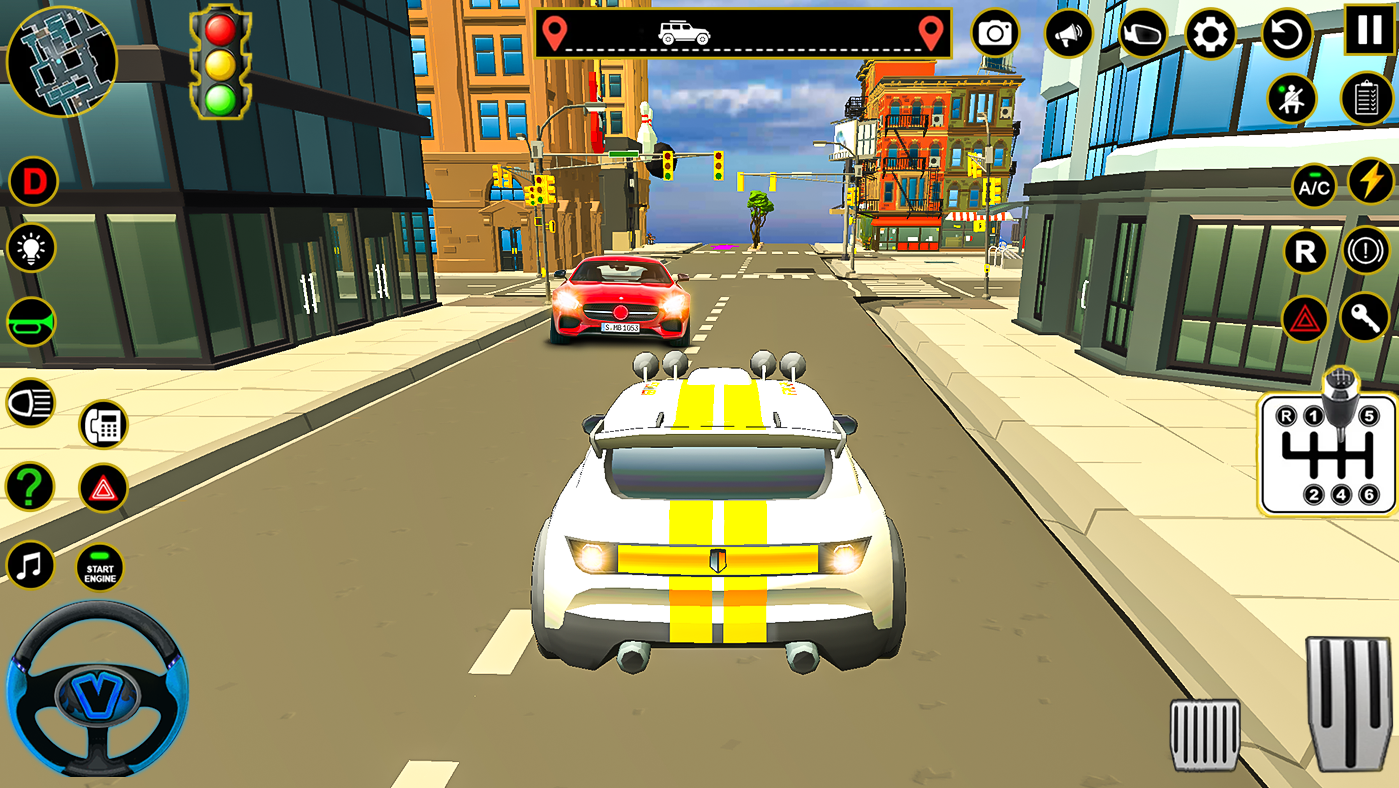Viewport: 1399px width, 788px height.
Task: Switch to reverse with the R button
Action: (1304, 252)
